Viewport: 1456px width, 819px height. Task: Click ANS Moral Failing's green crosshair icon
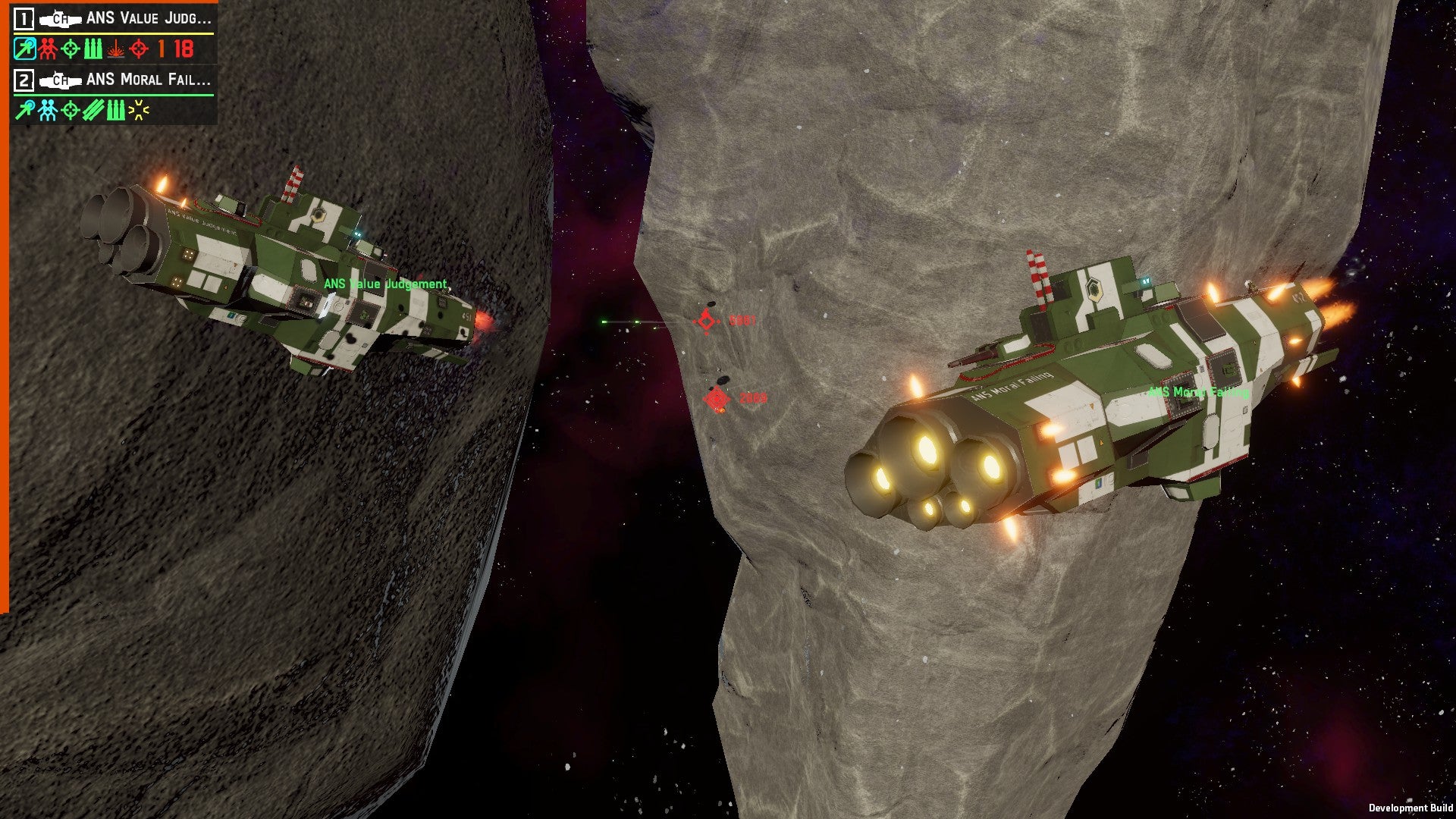[71, 111]
